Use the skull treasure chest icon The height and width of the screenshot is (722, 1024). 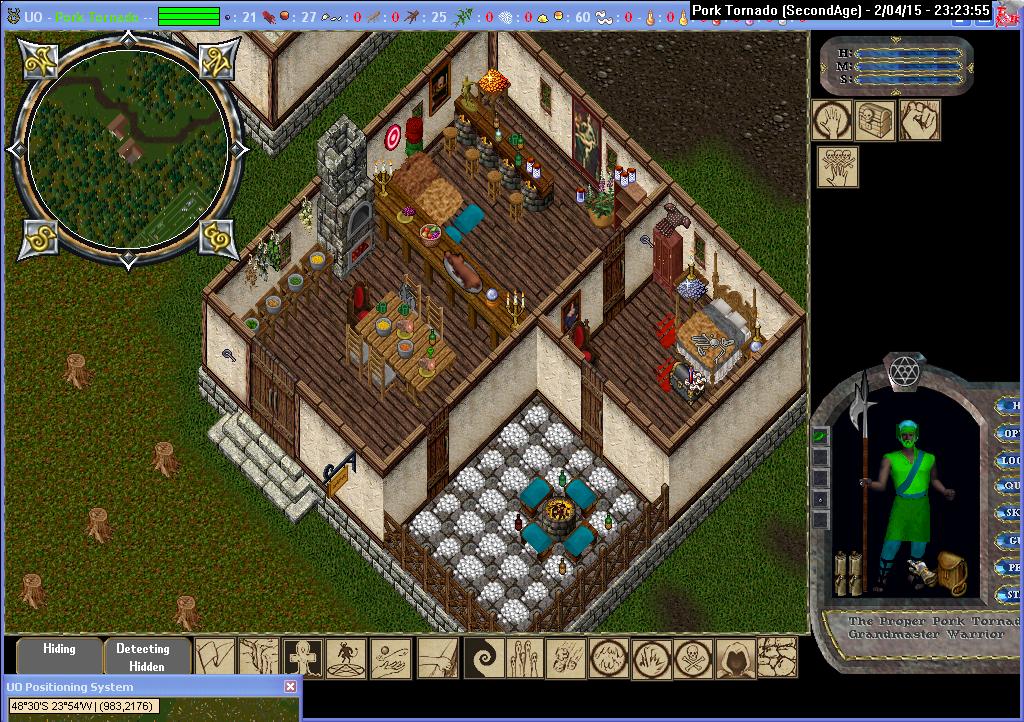875,120
